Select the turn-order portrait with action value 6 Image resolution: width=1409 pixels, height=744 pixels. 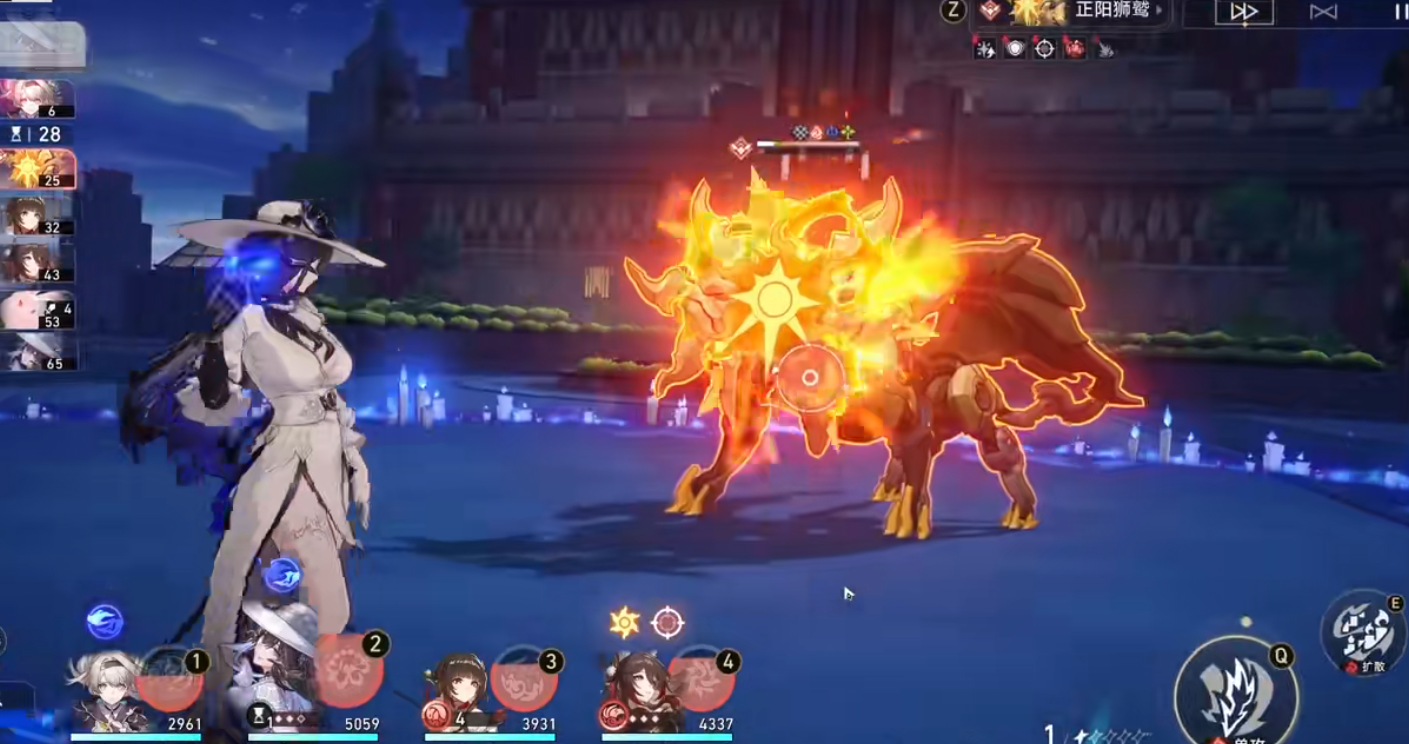(x=37, y=99)
